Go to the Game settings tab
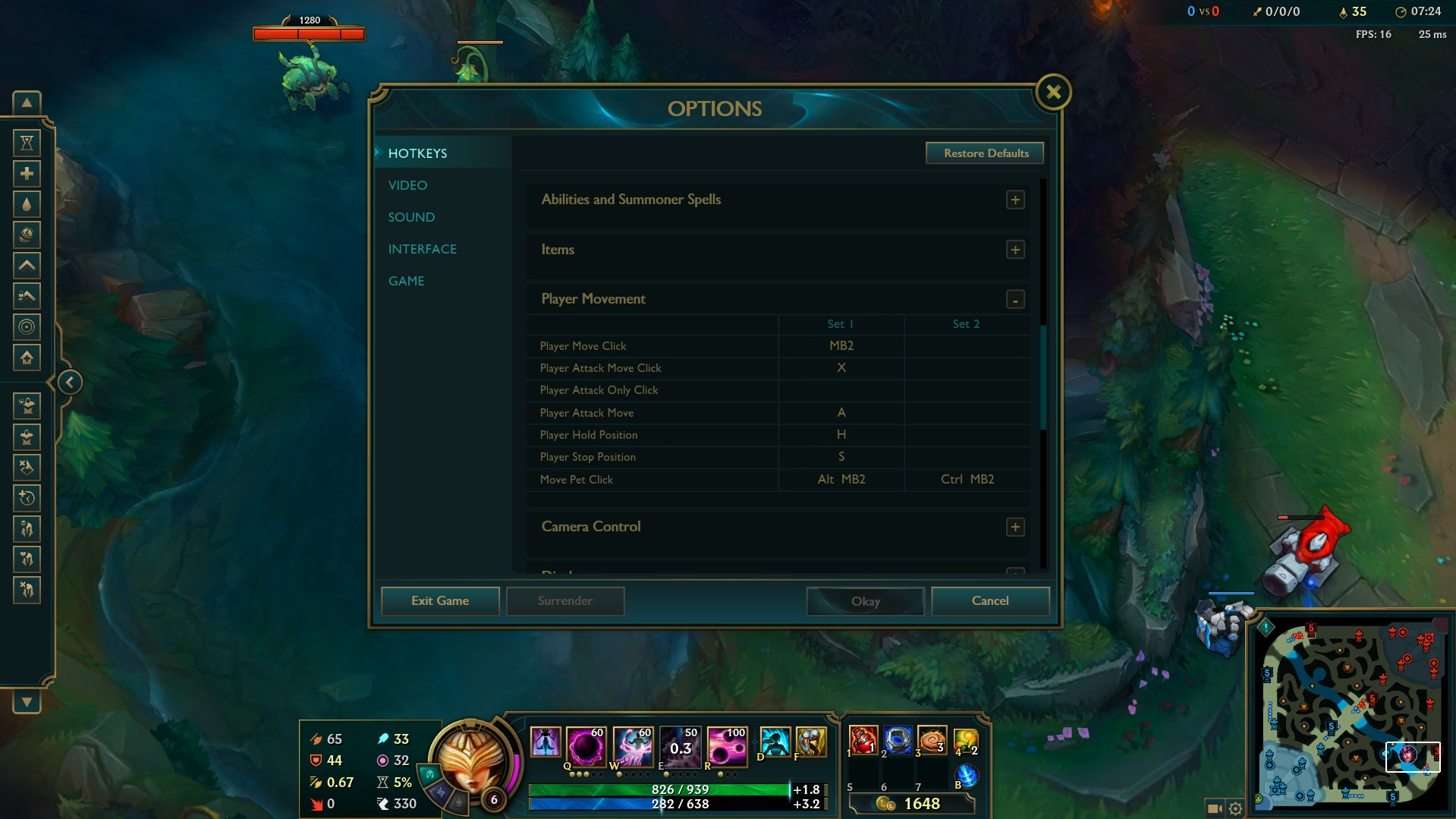Screen dimensions: 1456x819 (x=406, y=281)
